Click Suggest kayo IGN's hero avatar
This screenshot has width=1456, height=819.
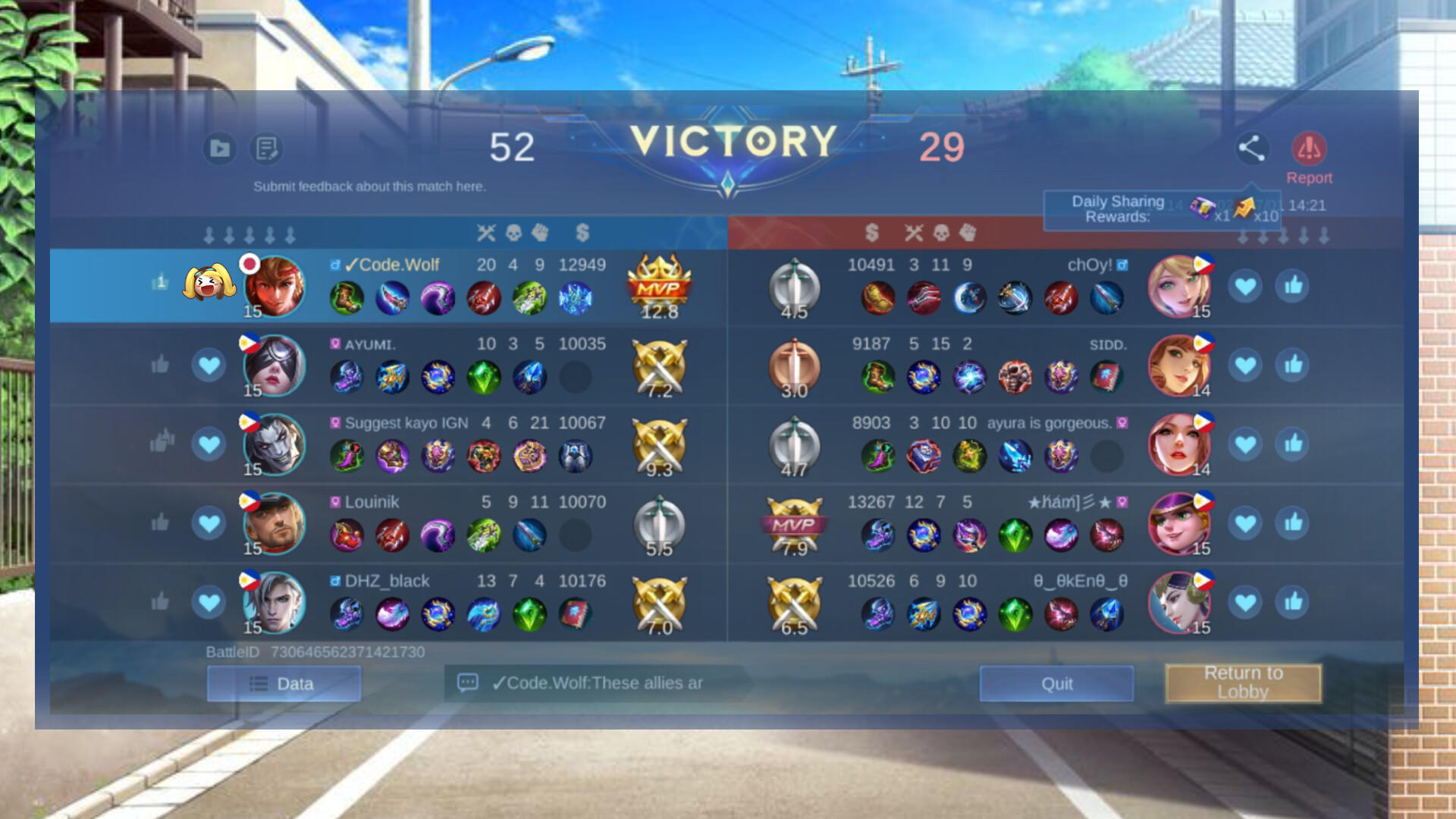pos(275,444)
